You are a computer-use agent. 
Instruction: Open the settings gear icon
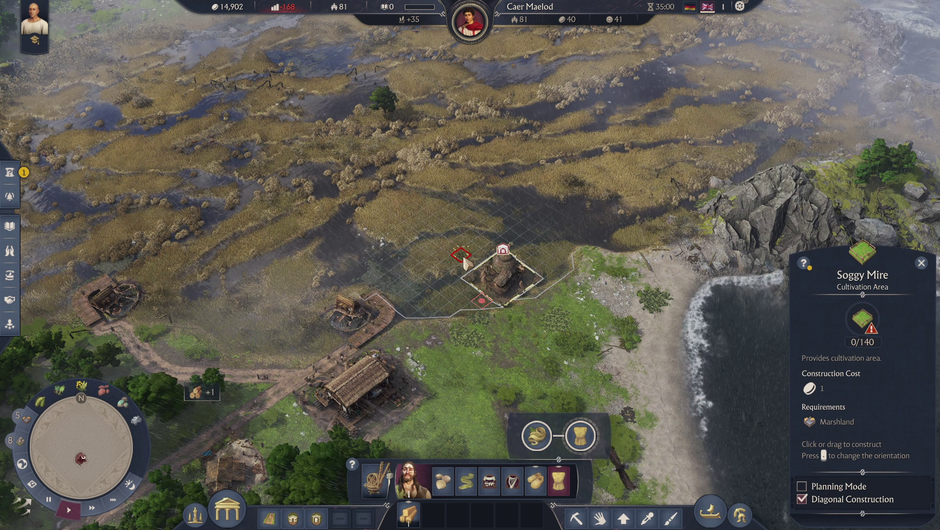point(740,6)
